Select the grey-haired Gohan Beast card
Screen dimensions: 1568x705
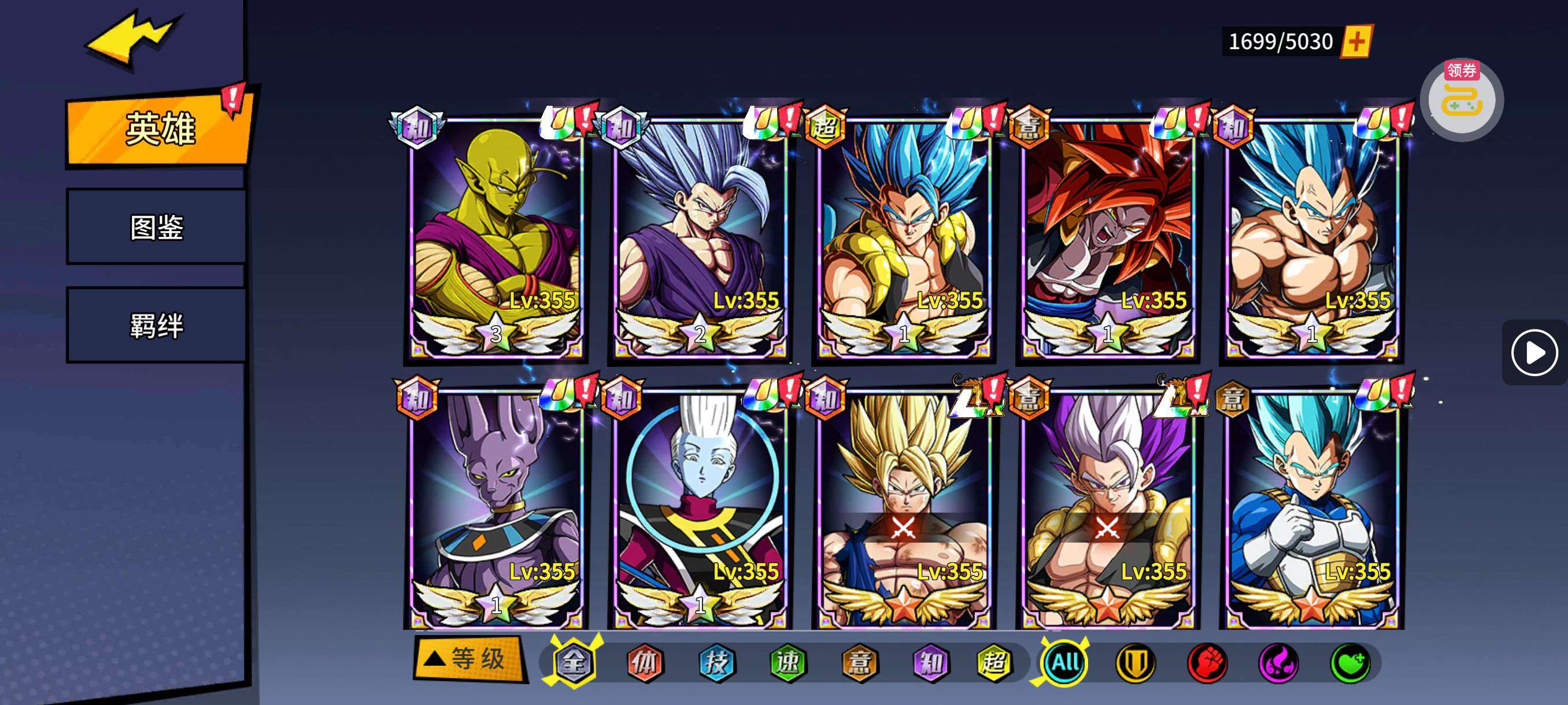coord(700,238)
